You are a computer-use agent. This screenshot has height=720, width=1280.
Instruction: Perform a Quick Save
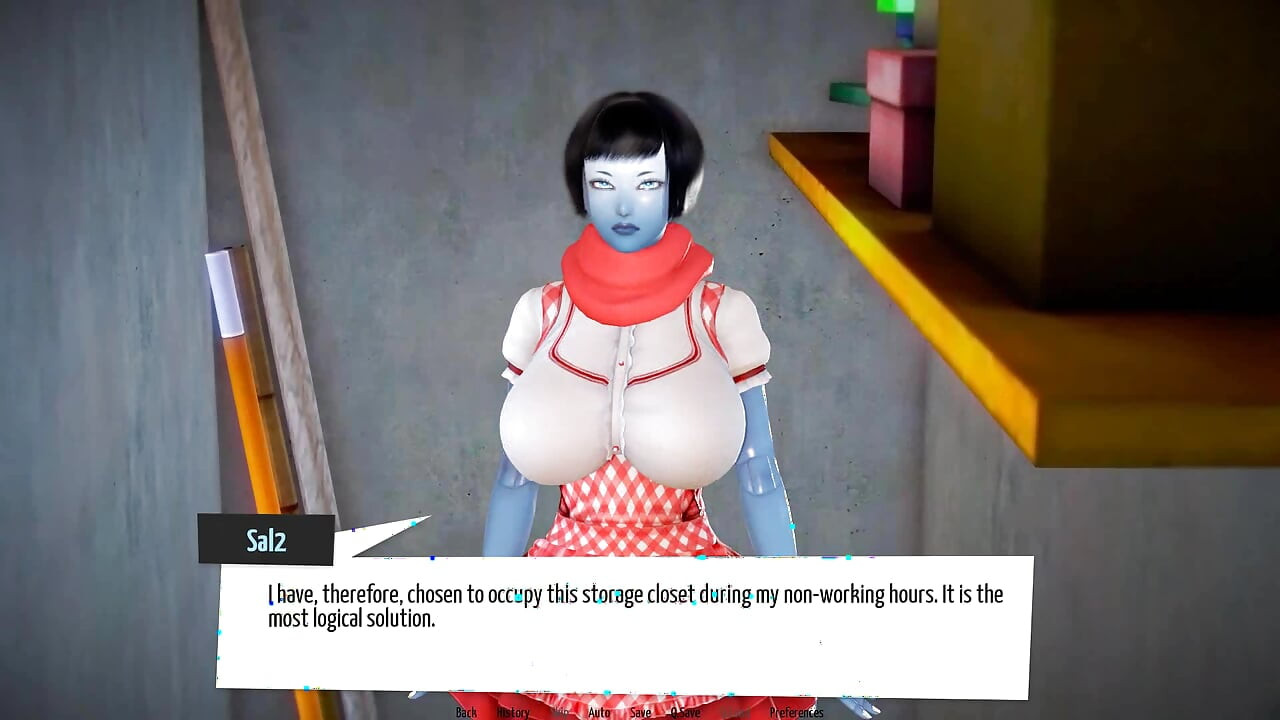pyautogui.click(x=686, y=712)
